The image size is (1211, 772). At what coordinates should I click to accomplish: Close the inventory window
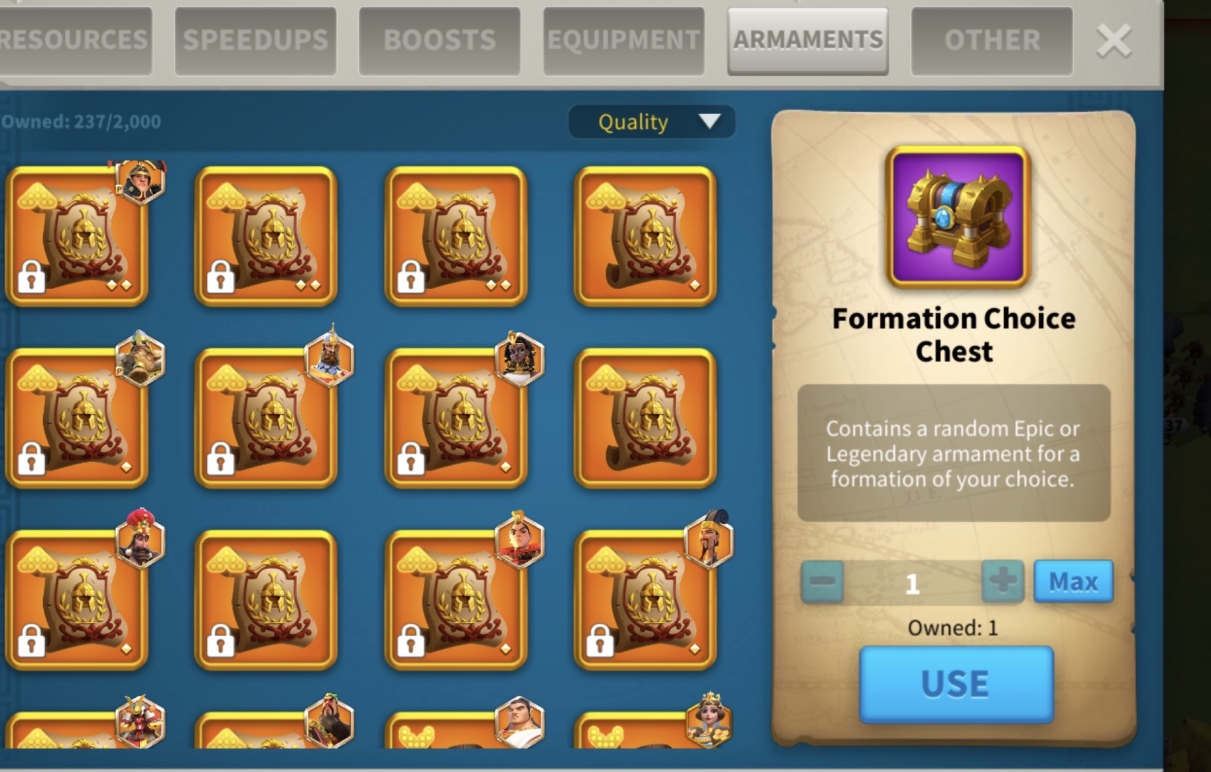[x=1114, y=41]
